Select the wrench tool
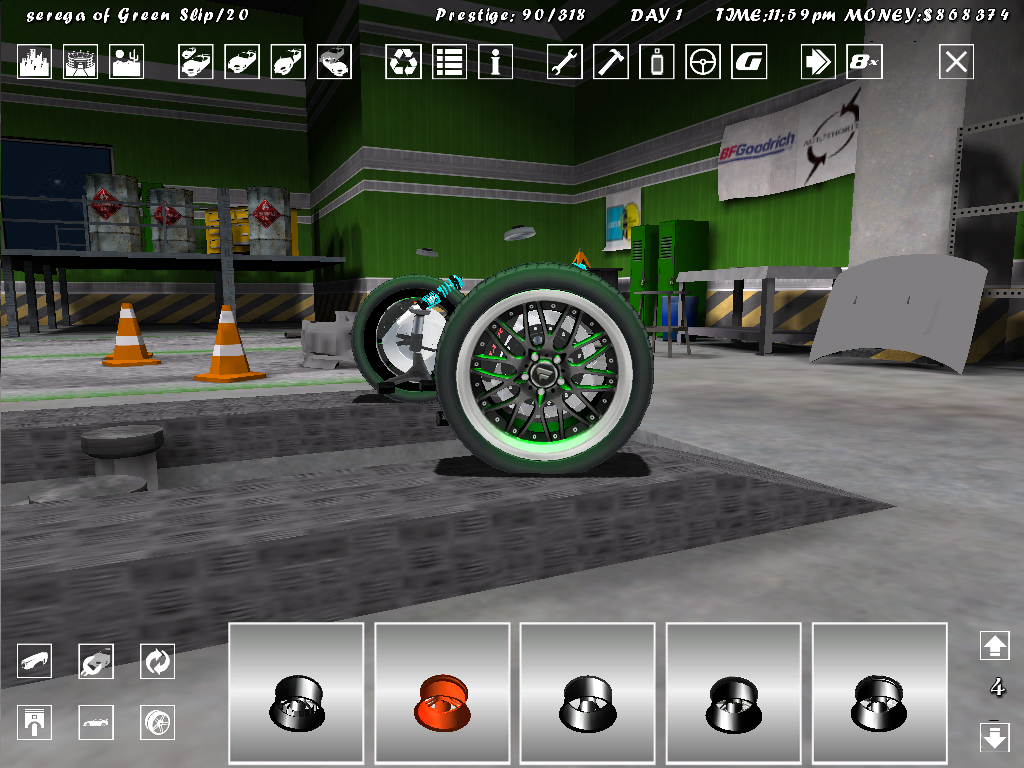The width and height of the screenshot is (1024, 768). pos(565,62)
